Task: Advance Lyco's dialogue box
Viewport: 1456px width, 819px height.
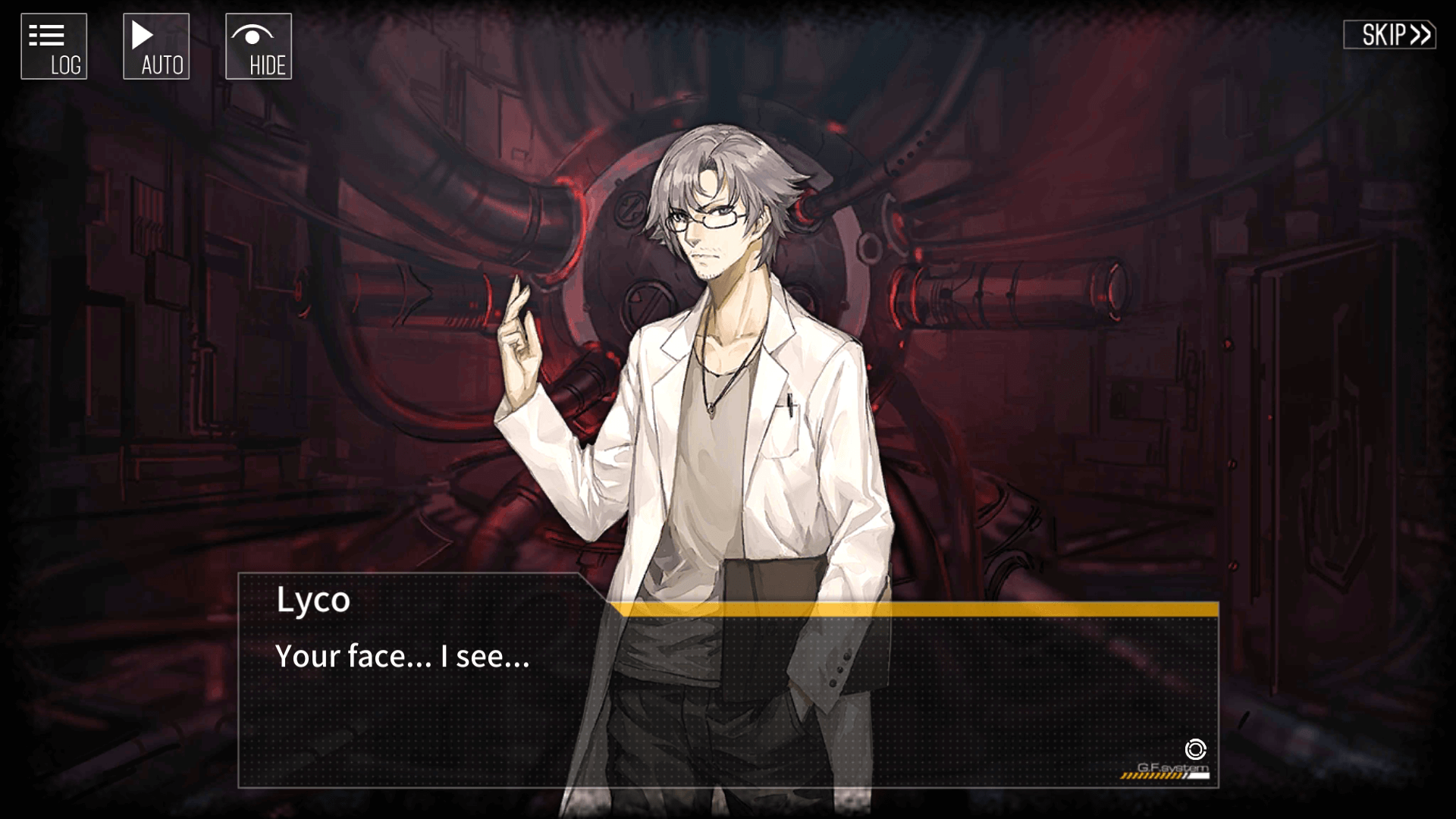Action: [x=728, y=698]
